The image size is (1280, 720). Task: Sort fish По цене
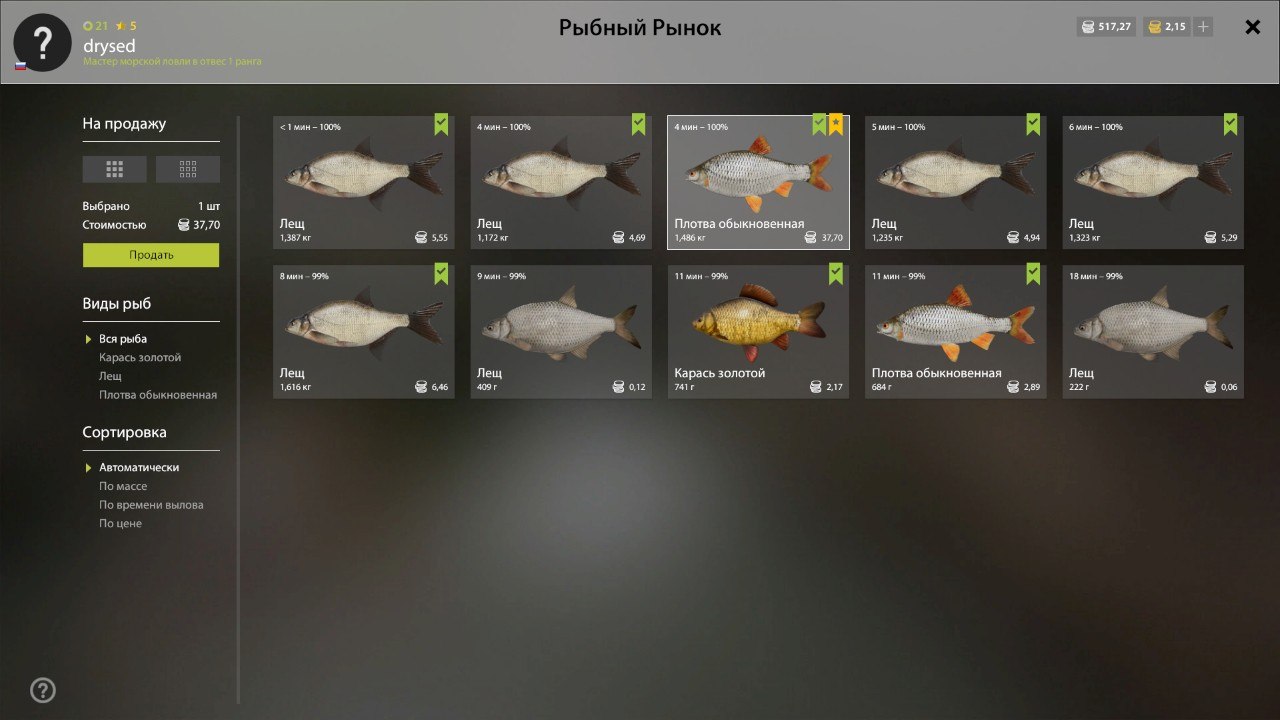120,523
